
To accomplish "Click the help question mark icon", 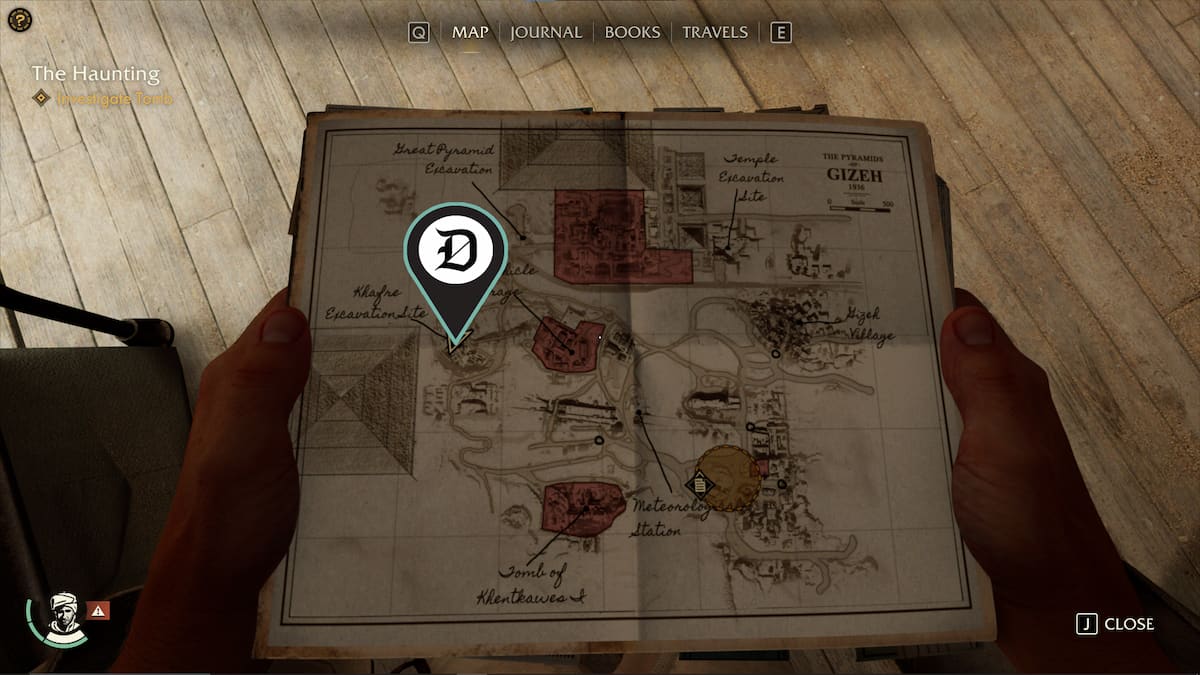I will (16, 17).
